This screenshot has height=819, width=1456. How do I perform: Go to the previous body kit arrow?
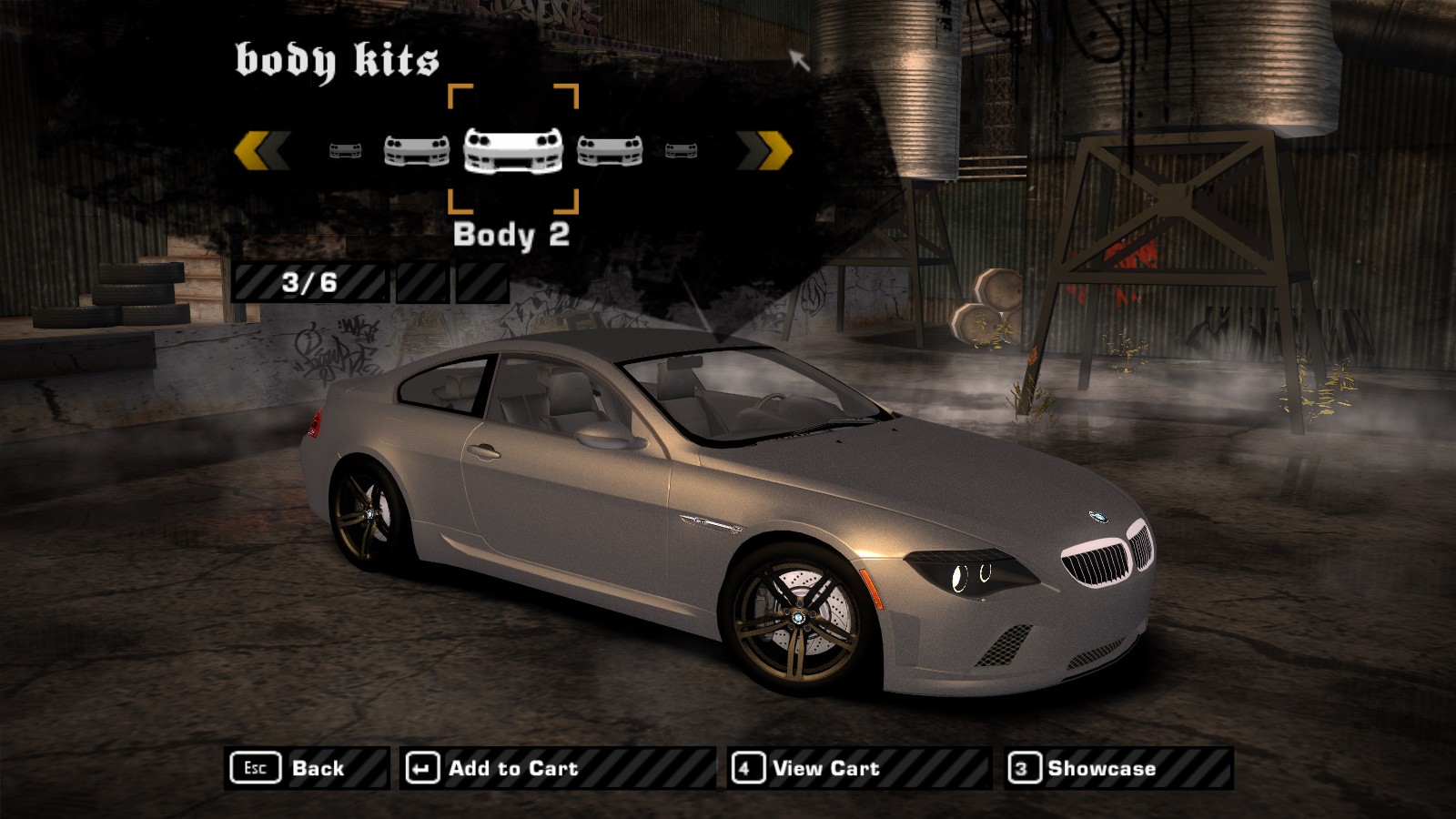262,151
